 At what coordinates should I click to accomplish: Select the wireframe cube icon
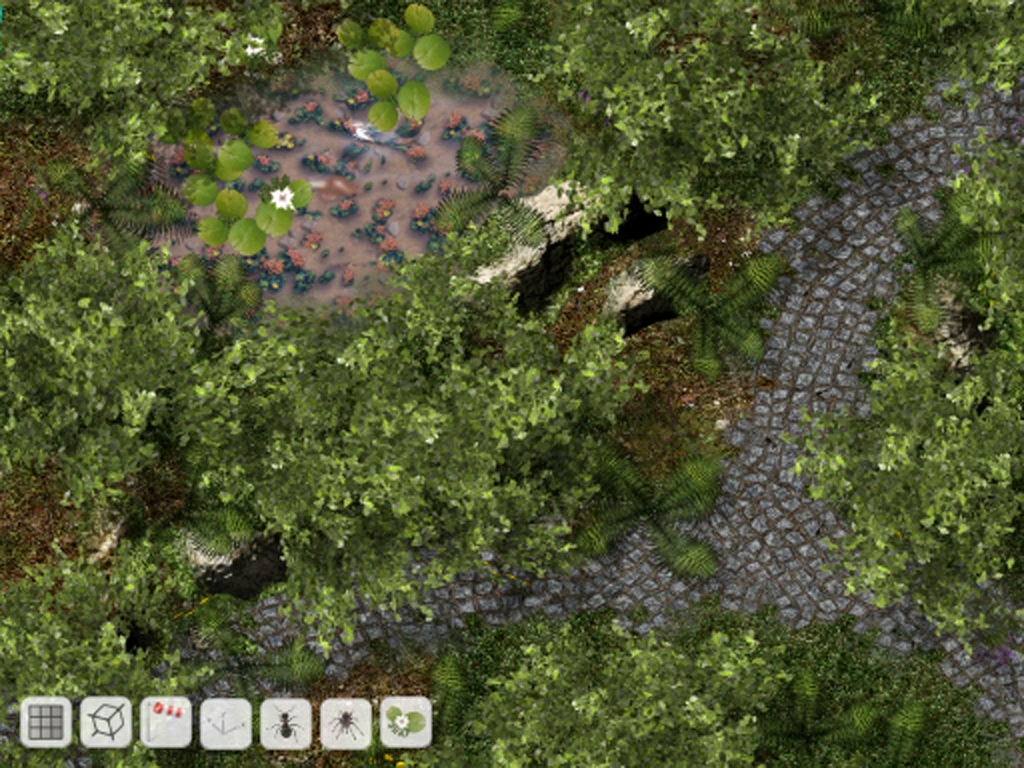(x=106, y=722)
